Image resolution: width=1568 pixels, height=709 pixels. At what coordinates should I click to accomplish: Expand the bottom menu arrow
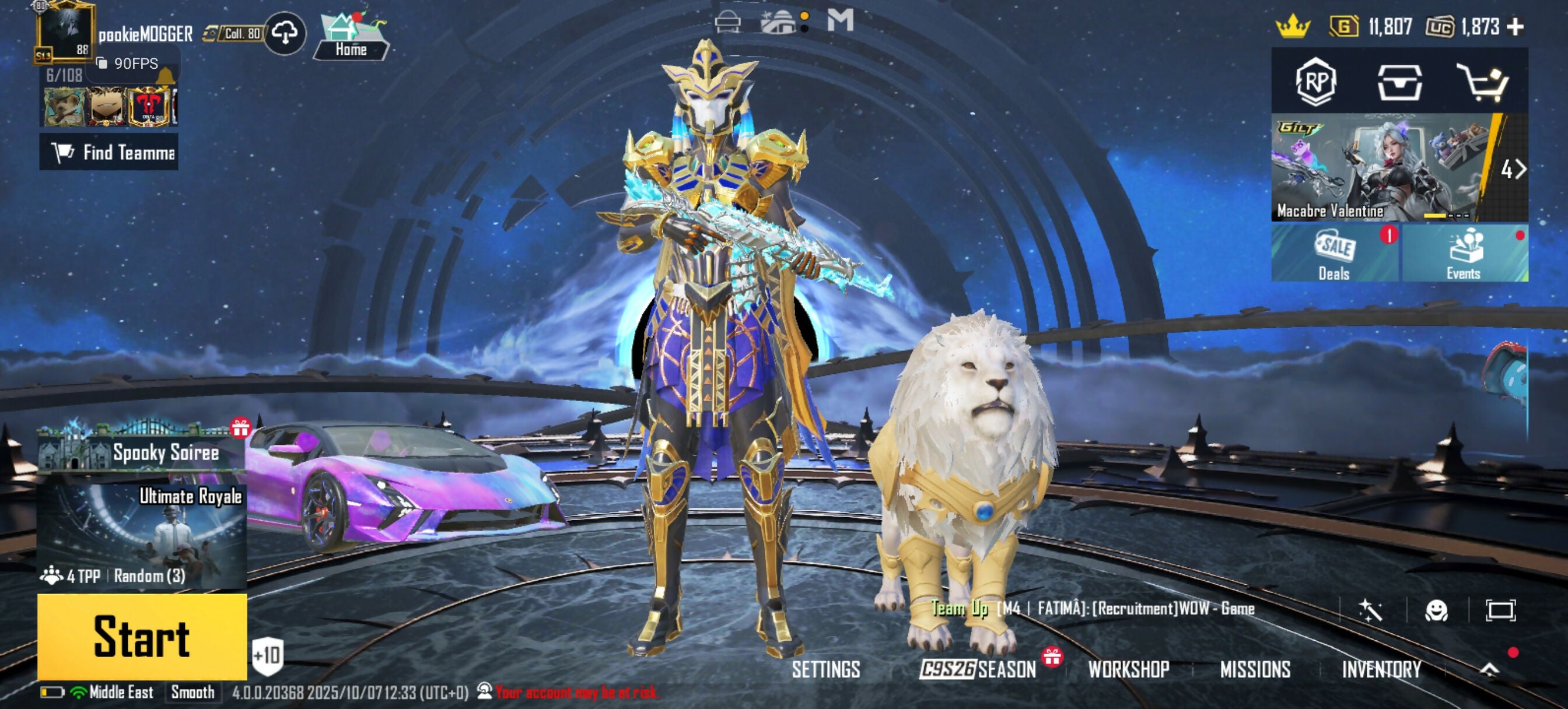(x=1489, y=669)
